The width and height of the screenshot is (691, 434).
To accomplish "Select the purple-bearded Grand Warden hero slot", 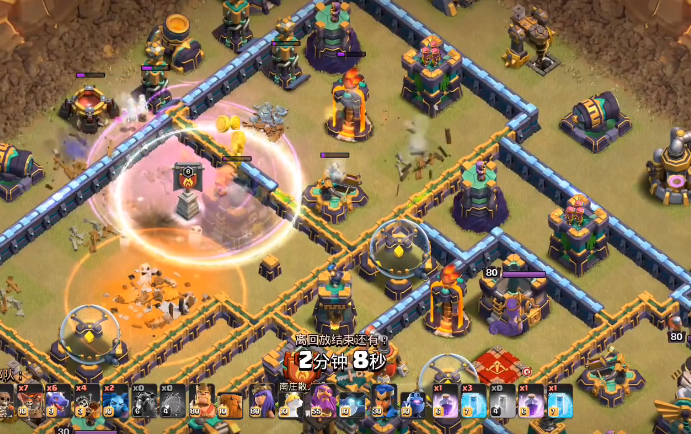I will [320, 402].
